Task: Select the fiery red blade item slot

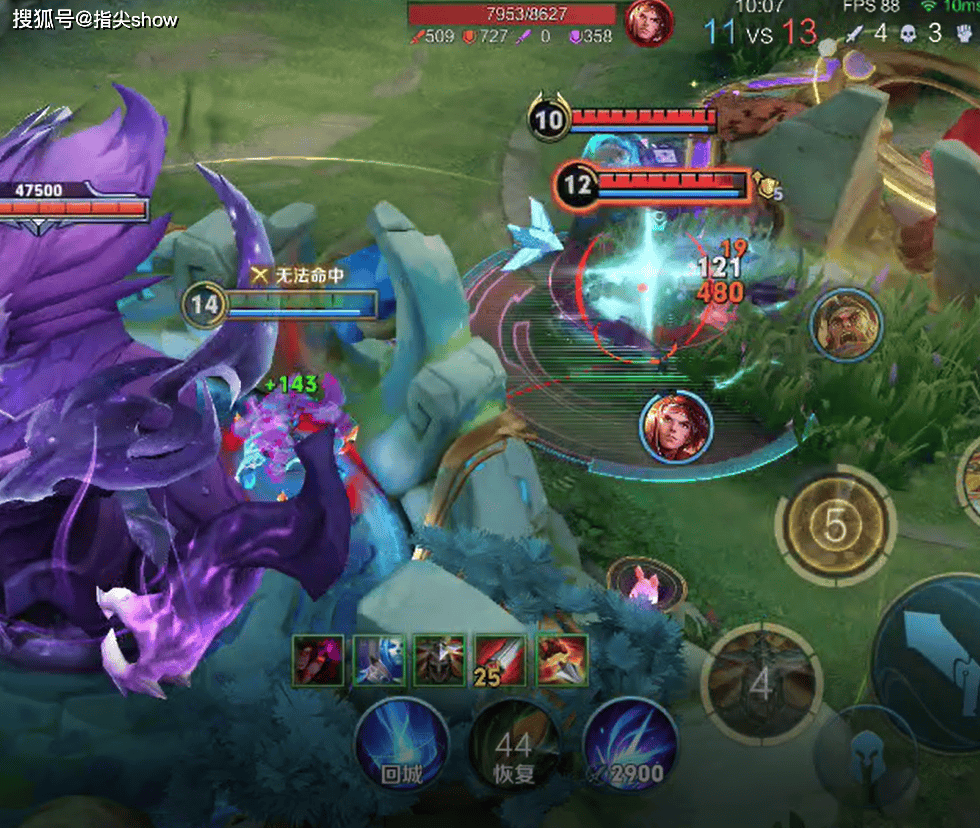Action: (562, 661)
